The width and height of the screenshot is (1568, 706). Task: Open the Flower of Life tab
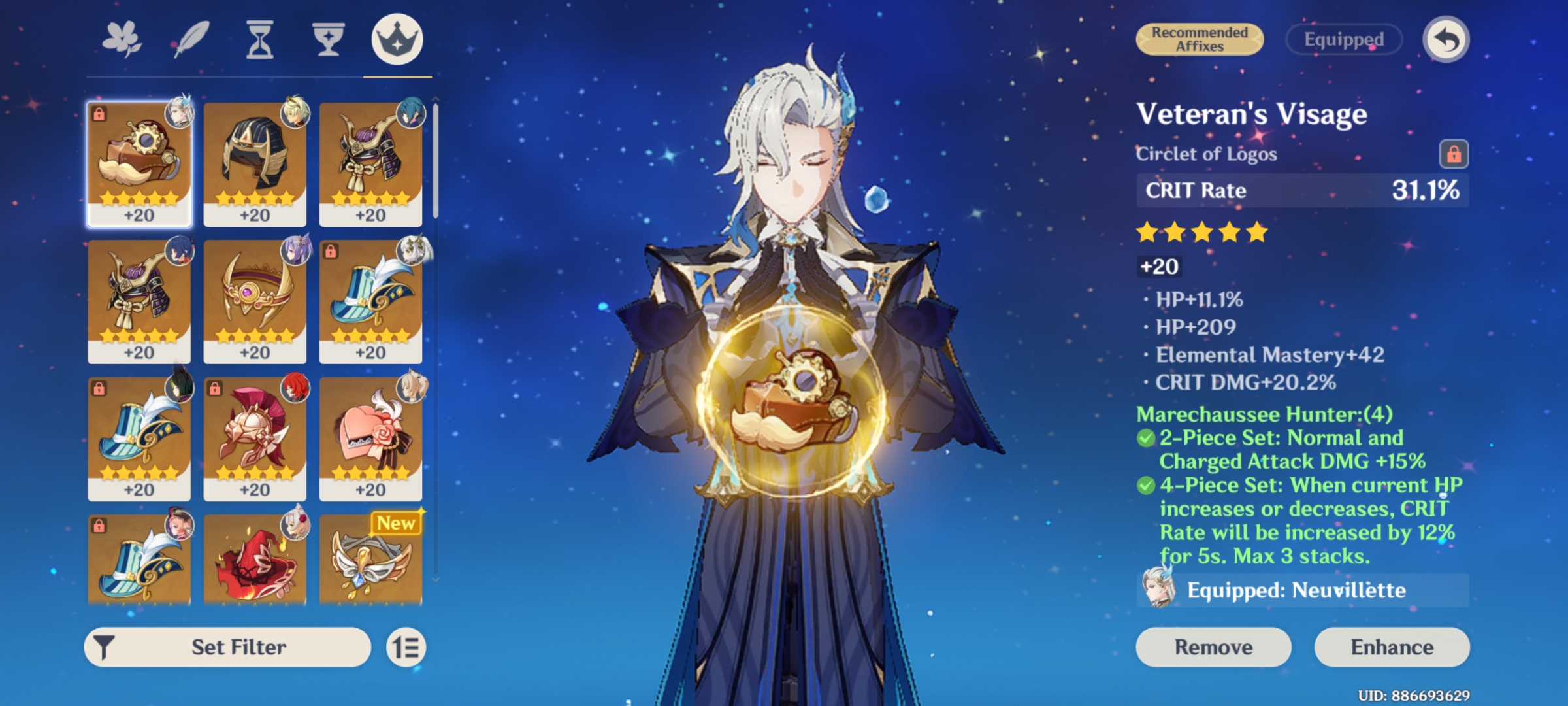pyautogui.click(x=122, y=41)
